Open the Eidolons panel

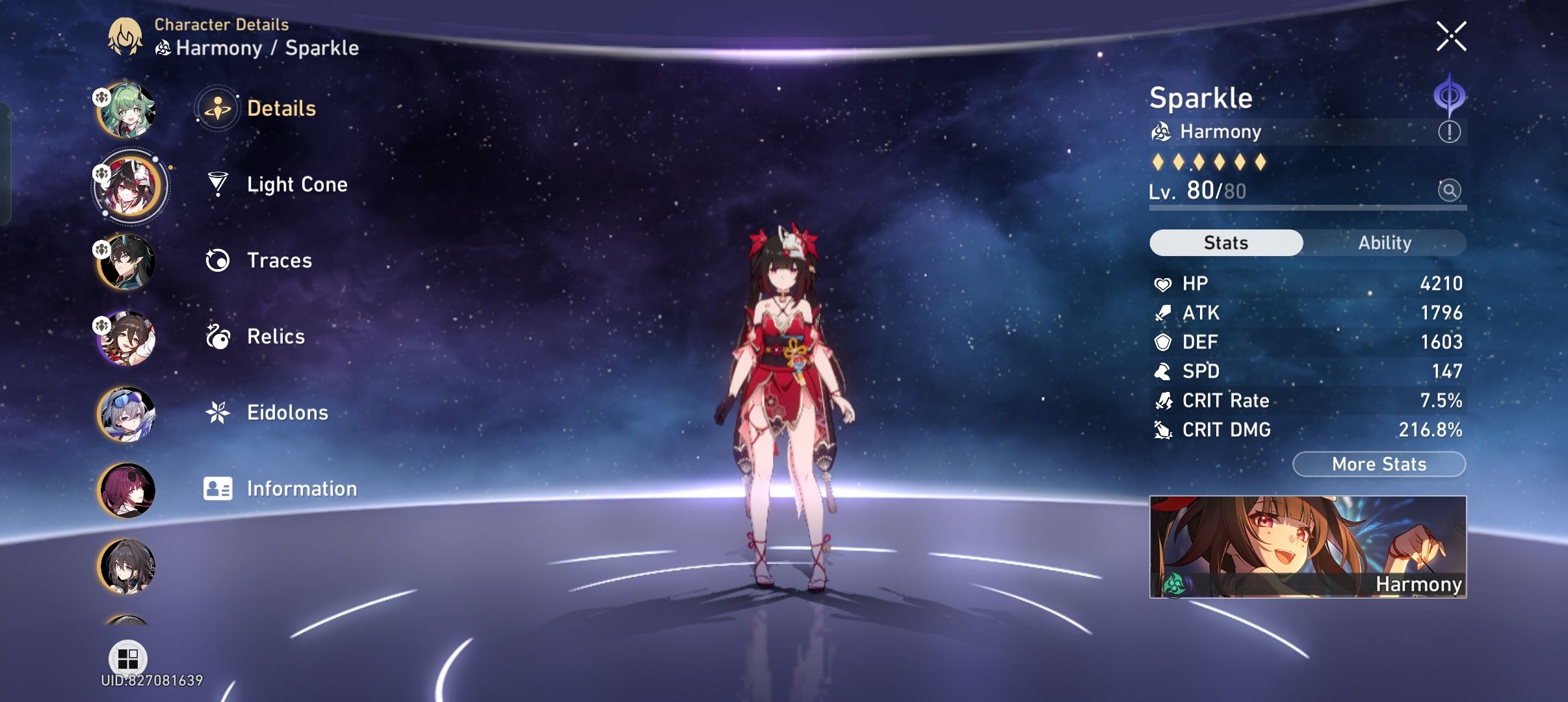point(289,412)
